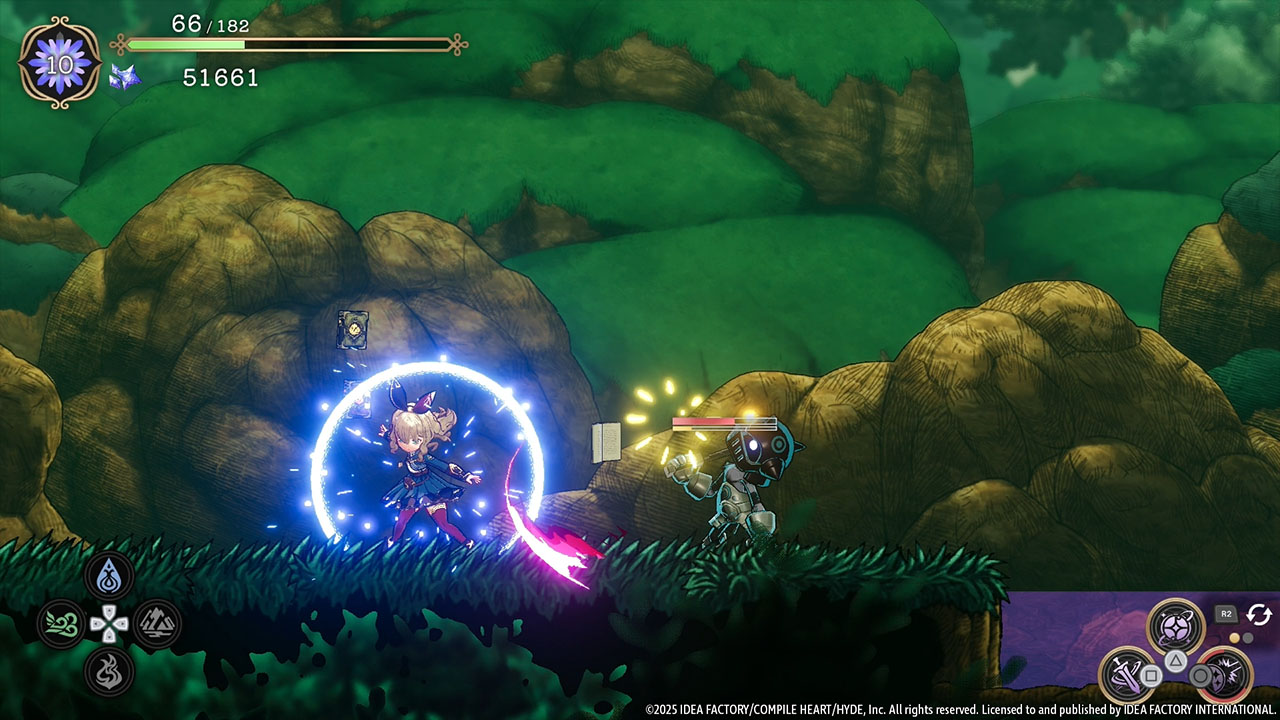
Task: Select the water droplet element icon
Action: tap(109, 577)
